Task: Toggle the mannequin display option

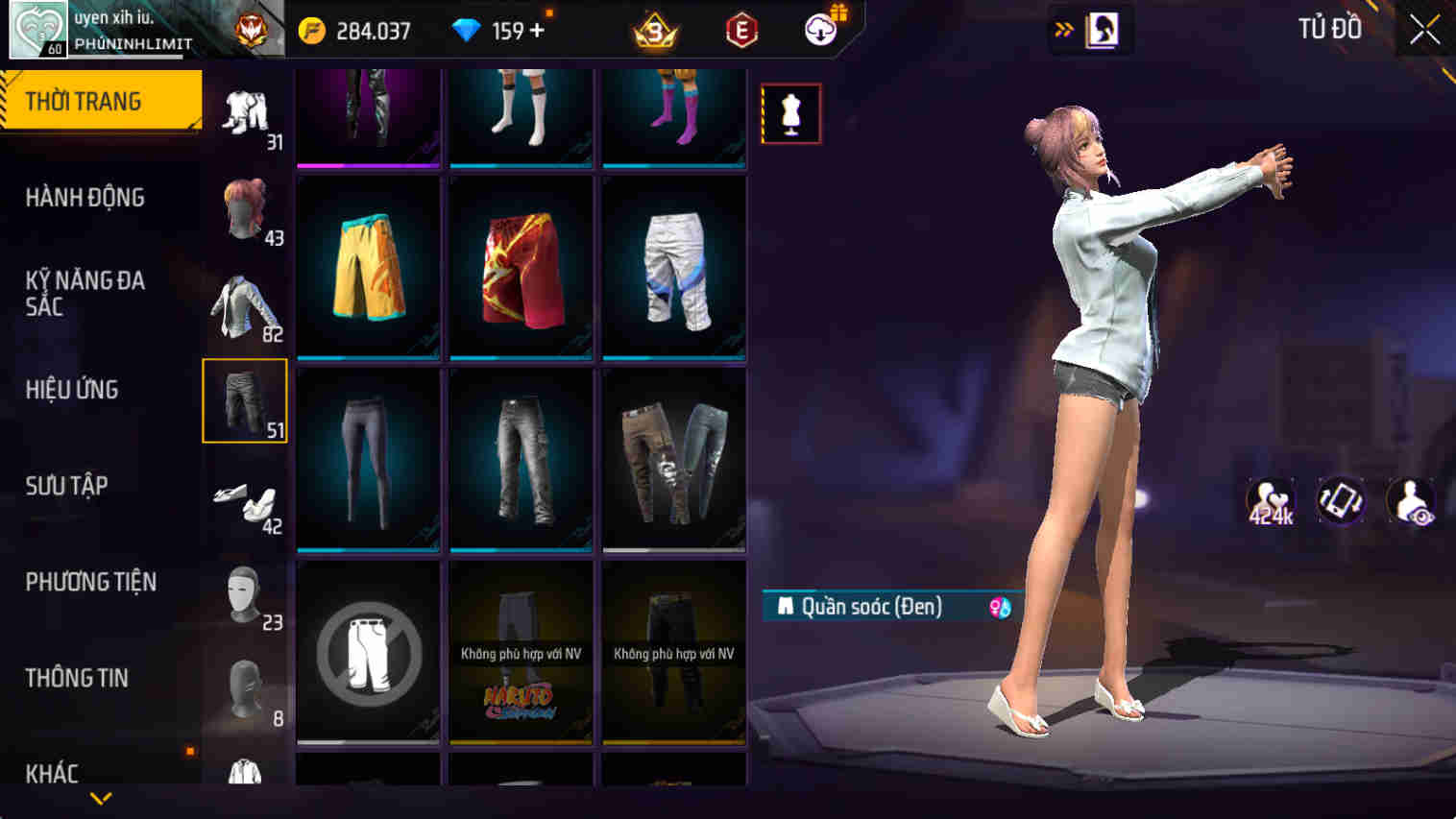Action: [x=790, y=111]
